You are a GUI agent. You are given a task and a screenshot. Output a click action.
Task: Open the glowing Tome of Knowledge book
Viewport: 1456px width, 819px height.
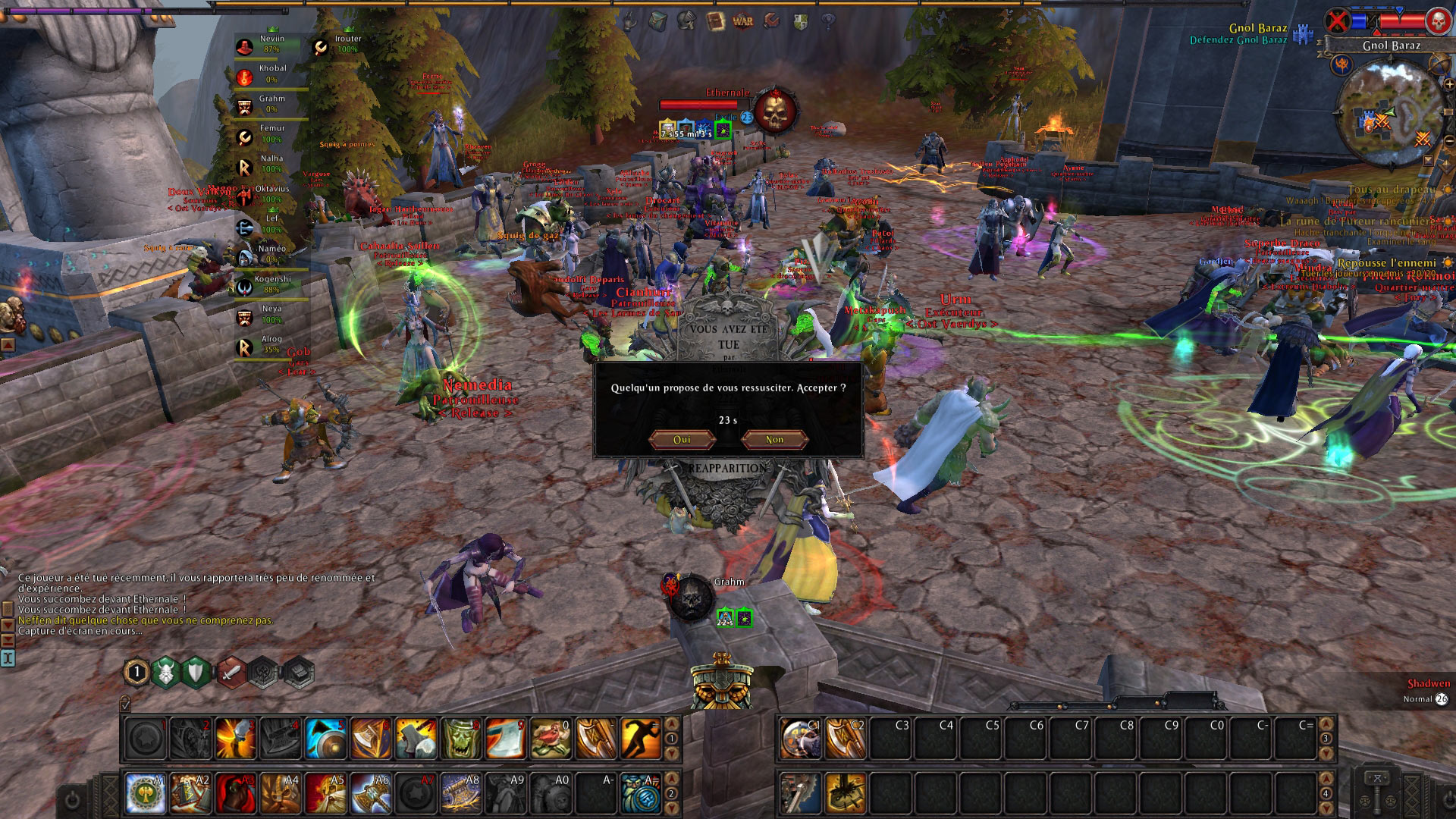click(715, 21)
